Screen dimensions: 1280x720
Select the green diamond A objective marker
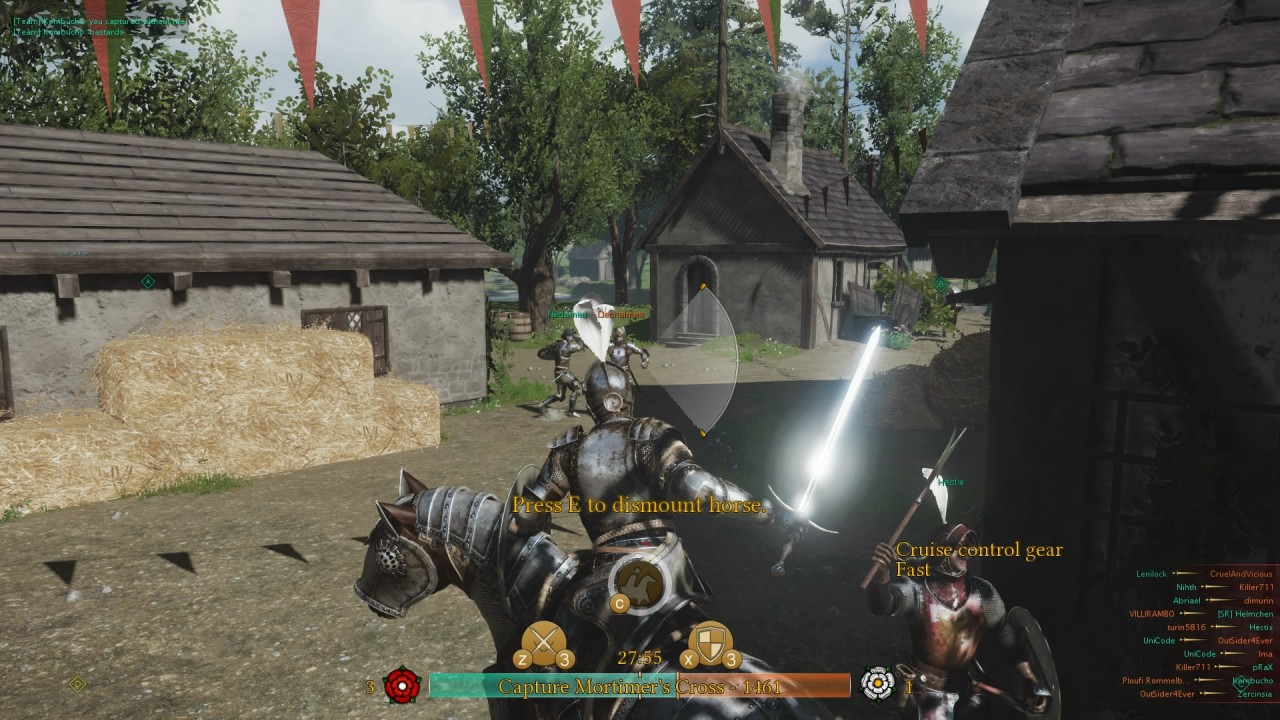[x=148, y=282]
